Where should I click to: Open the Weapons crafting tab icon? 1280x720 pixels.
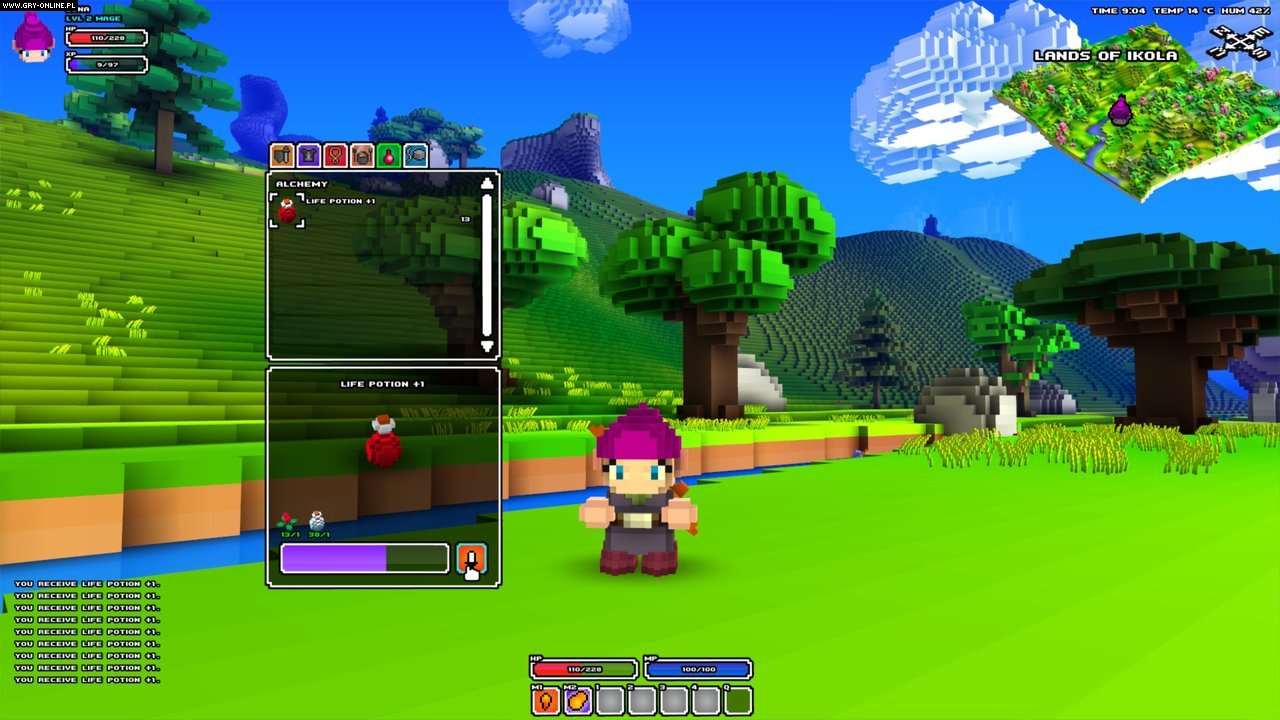point(281,155)
